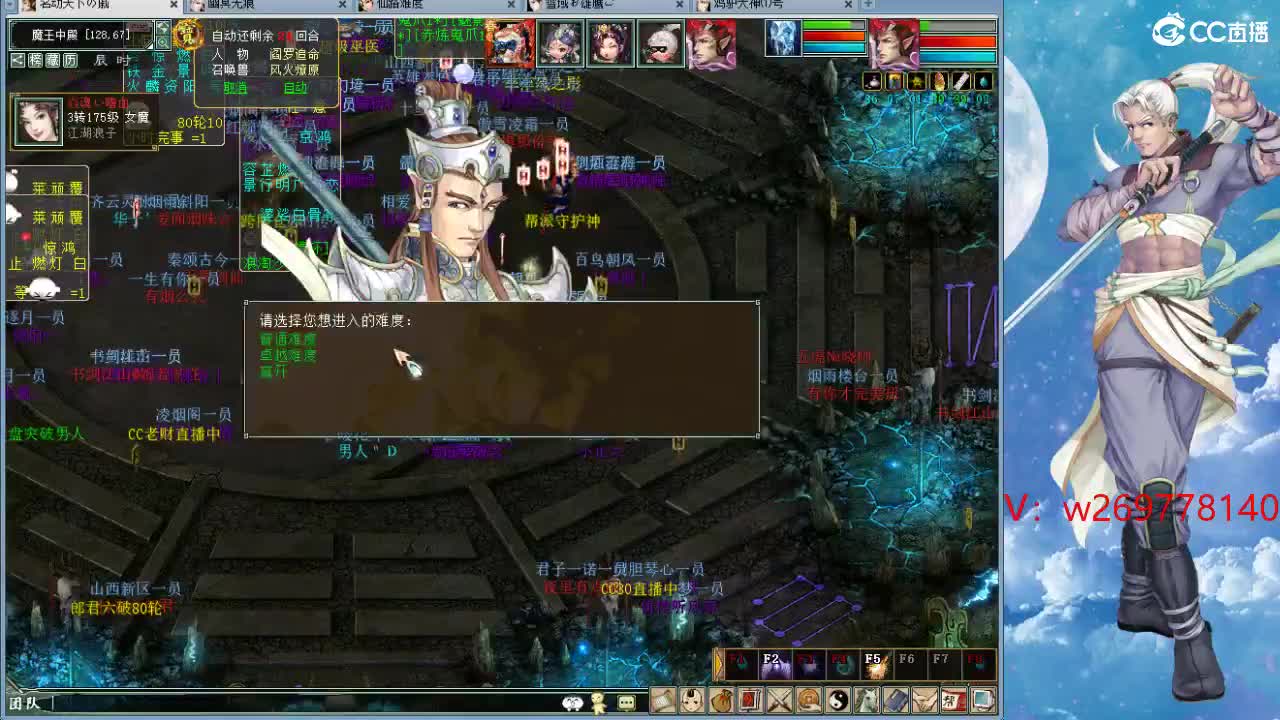Click the 江湖浪子 character portrait
Screen dimensions: 1280x720
tap(38, 122)
